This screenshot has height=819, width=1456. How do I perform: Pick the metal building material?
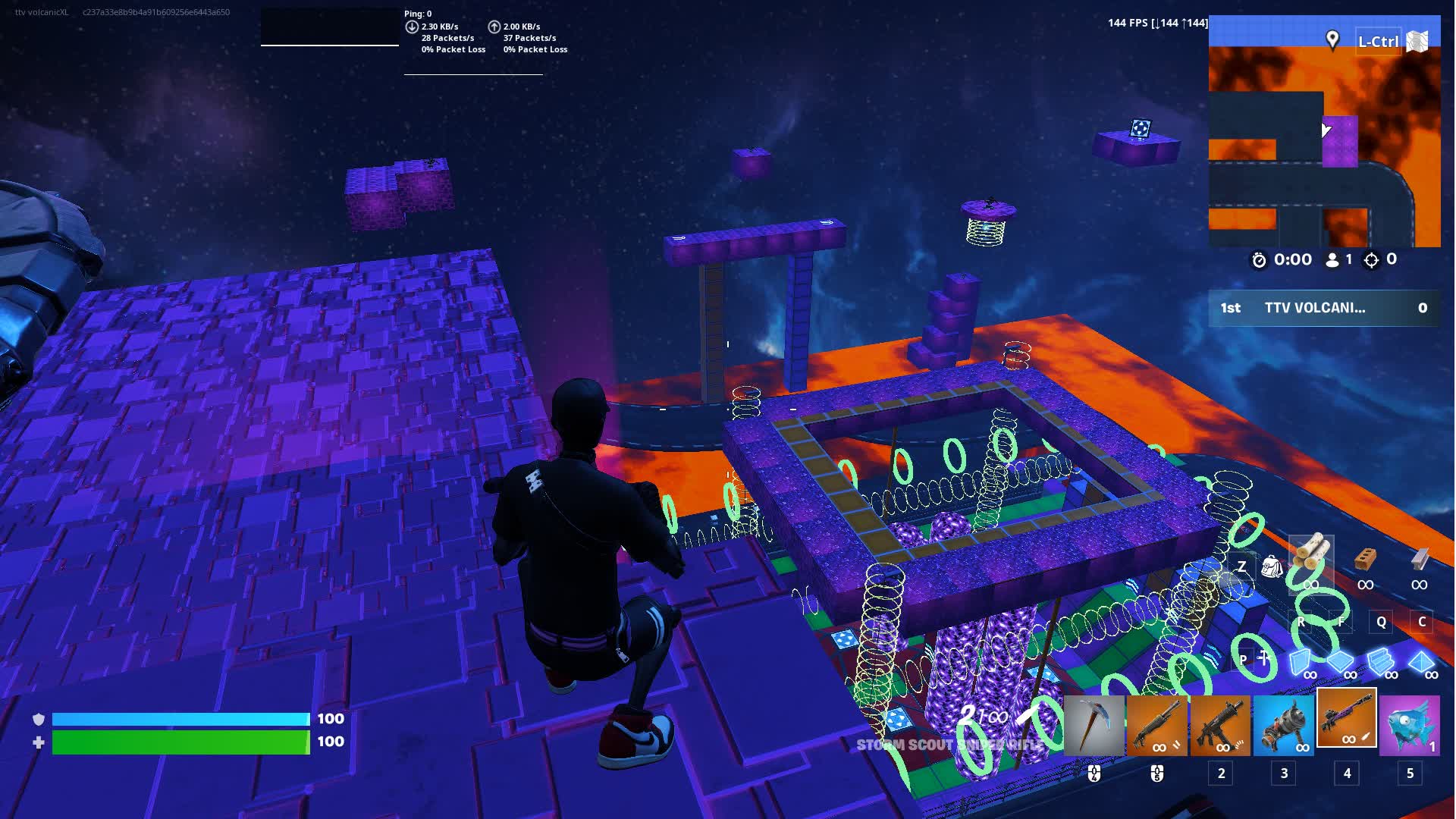(1420, 561)
